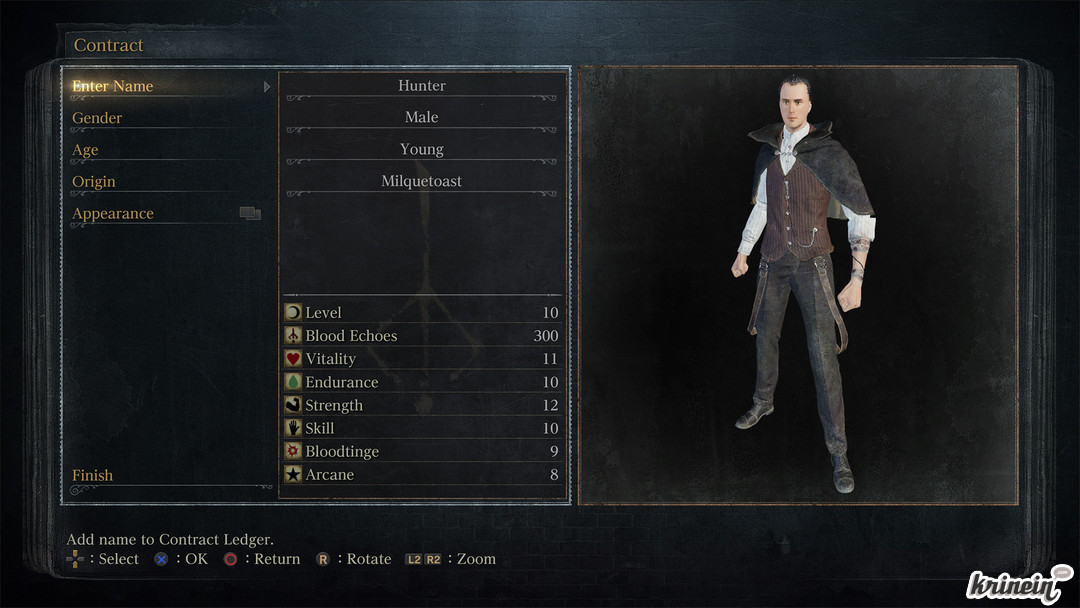The width and height of the screenshot is (1080, 608).
Task: Change the Young age value
Action: click(422, 150)
